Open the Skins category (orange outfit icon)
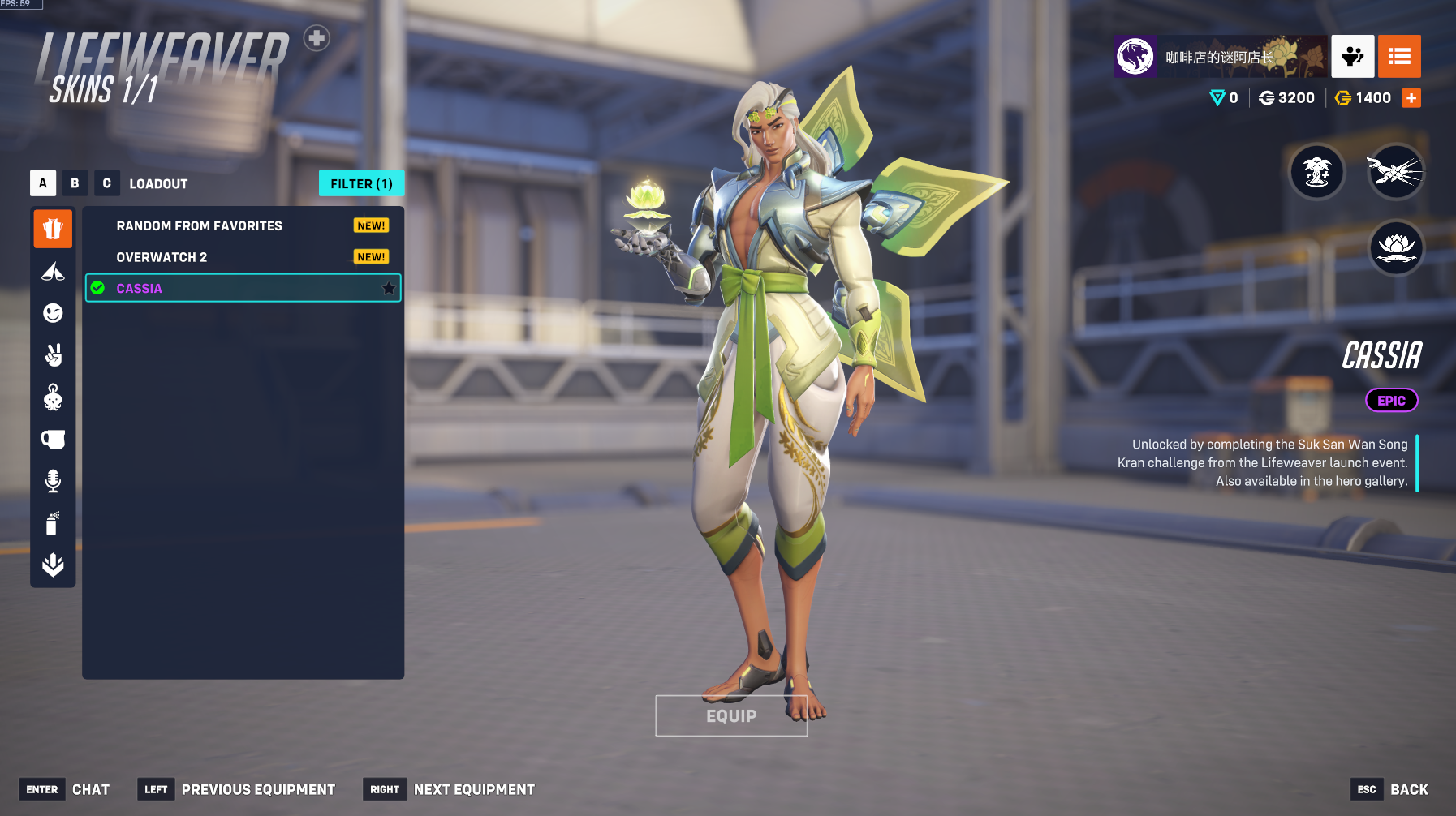The height and width of the screenshot is (816, 1456). coord(53,229)
